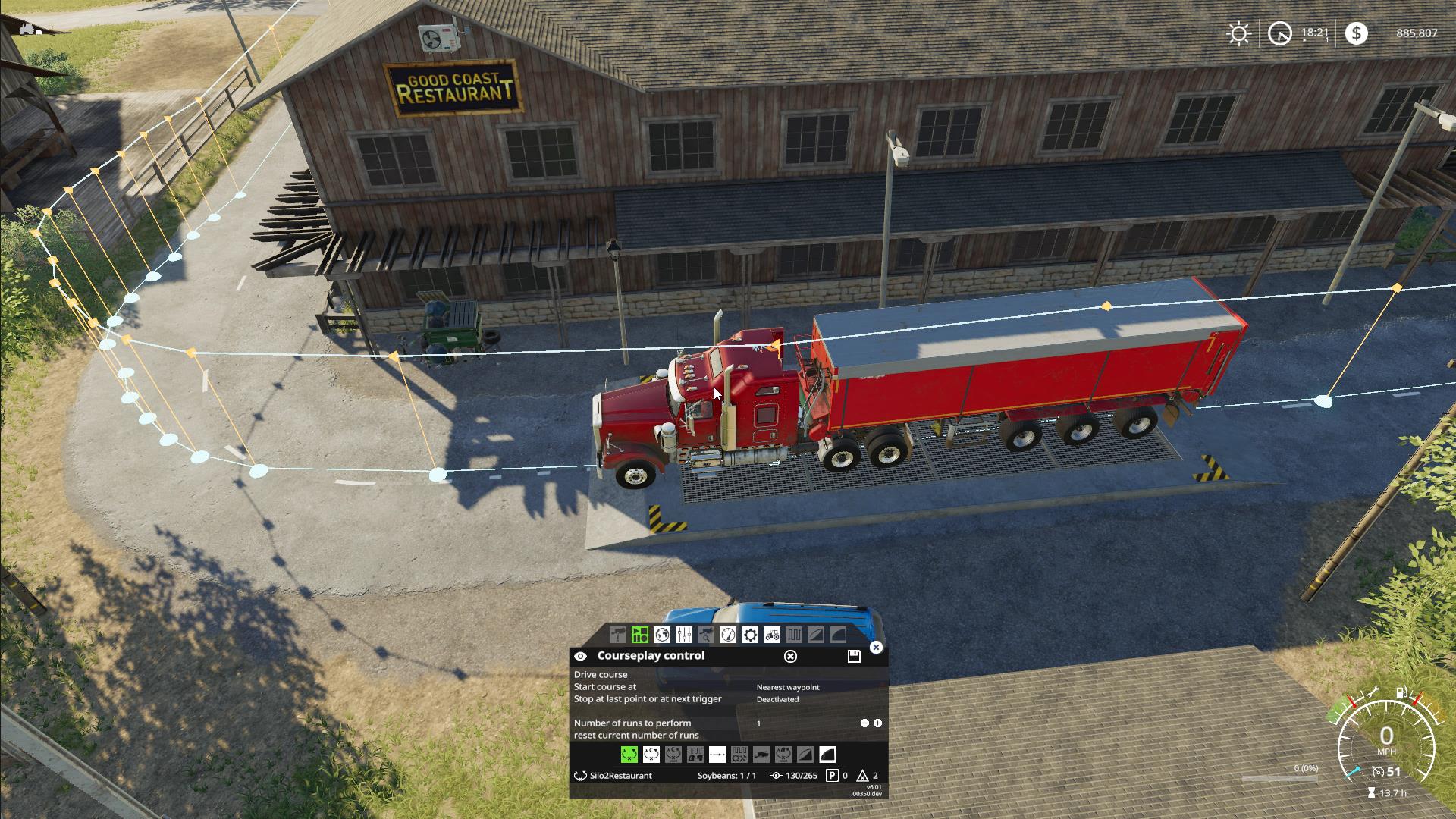Increase number of runs to perform
Image resolution: width=1456 pixels, height=819 pixels.
click(x=877, y=723)
